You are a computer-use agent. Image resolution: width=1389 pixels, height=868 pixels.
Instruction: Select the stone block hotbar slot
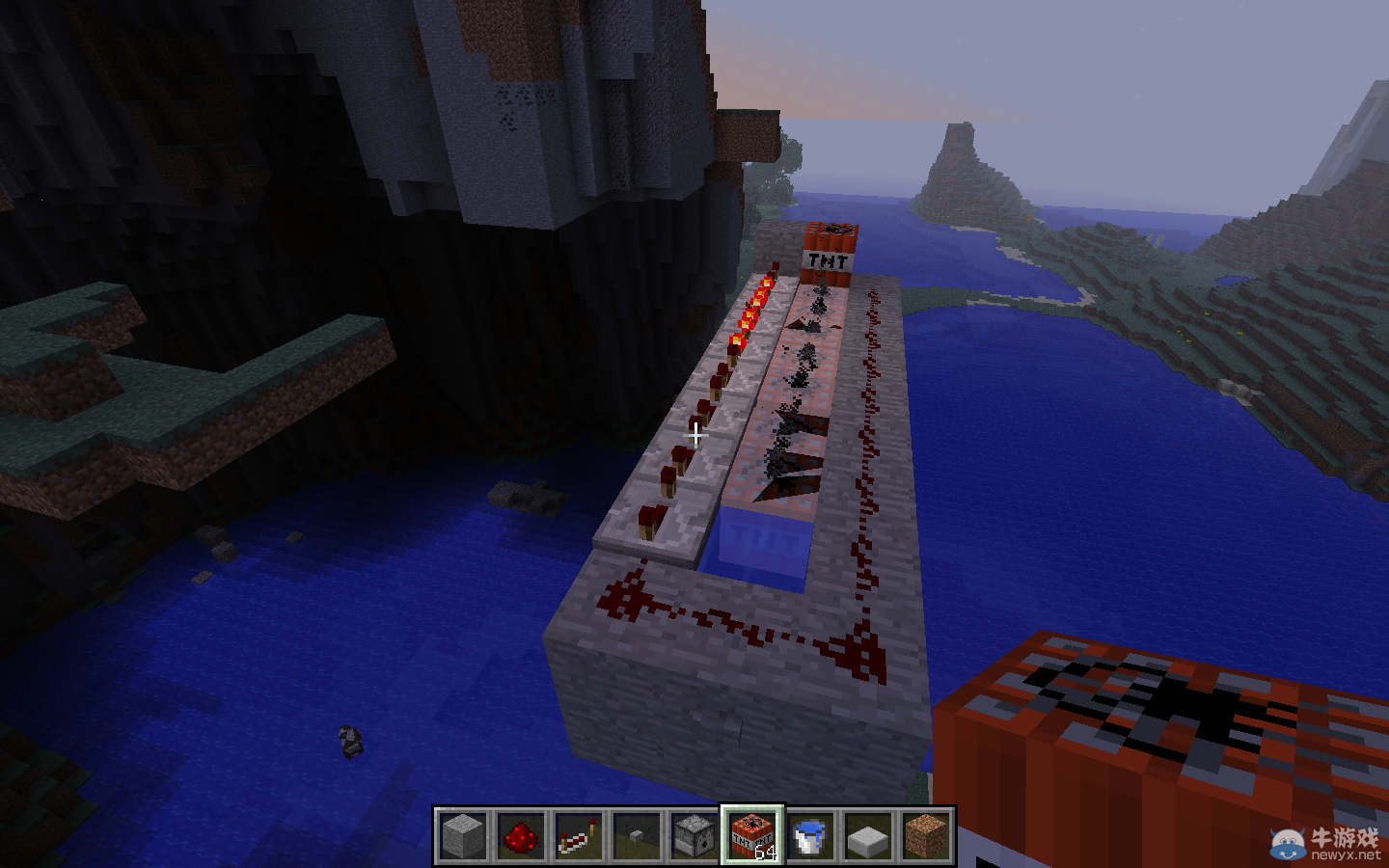click(463, 835)
